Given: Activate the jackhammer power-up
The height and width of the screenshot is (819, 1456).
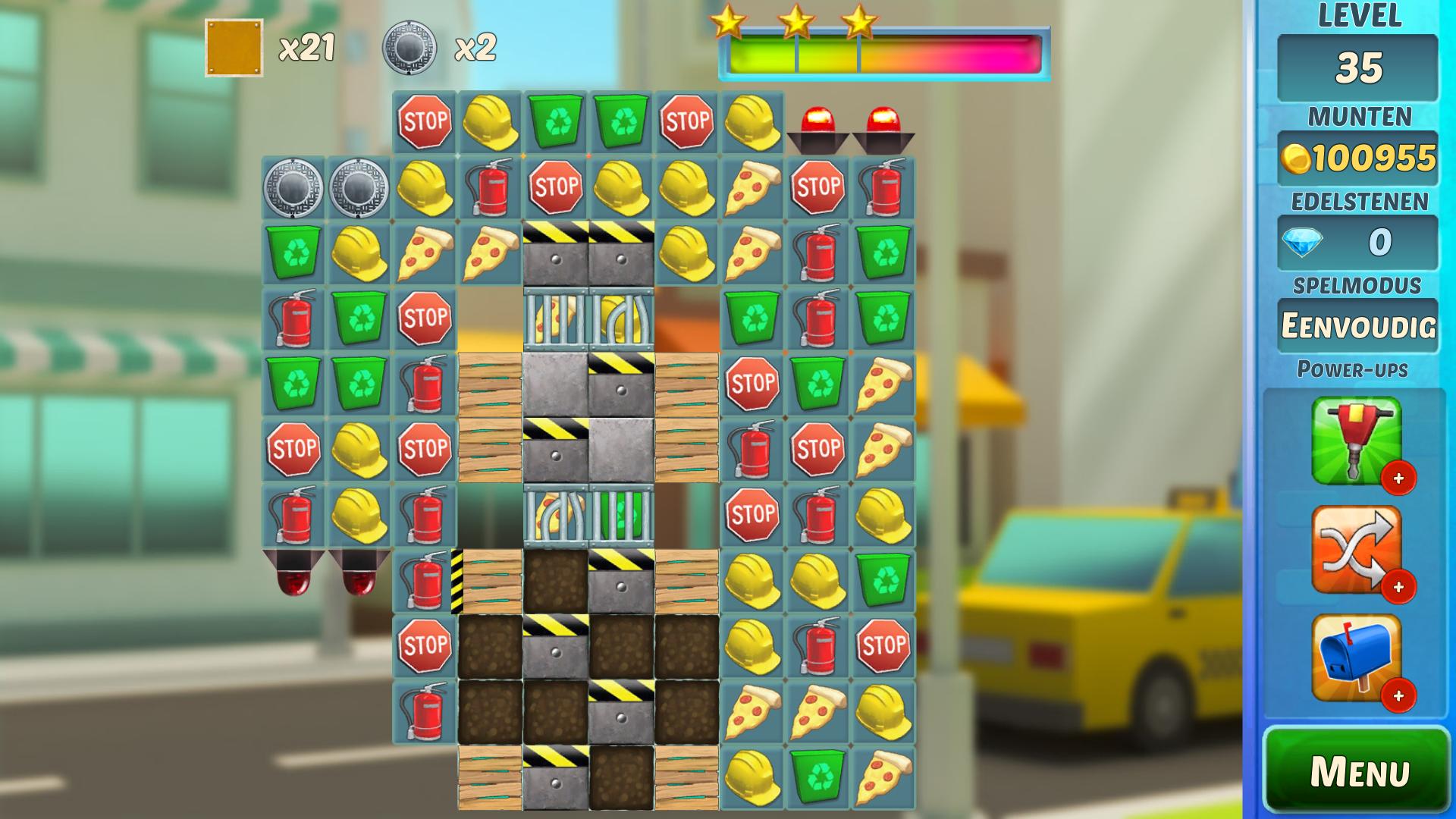Looking at the screenshot, I should tap(1356, 440).
